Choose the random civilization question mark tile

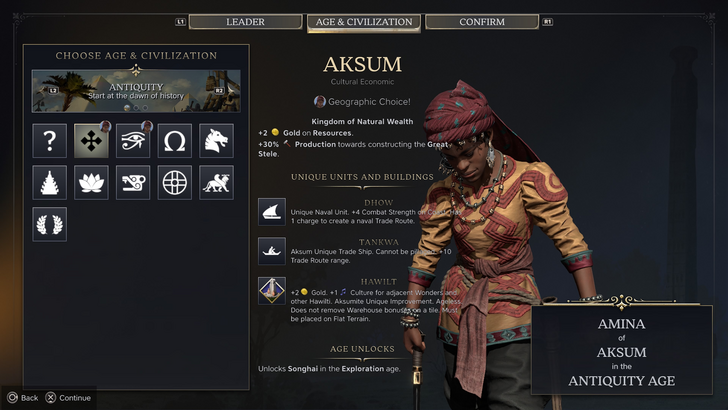coord(49,141)
